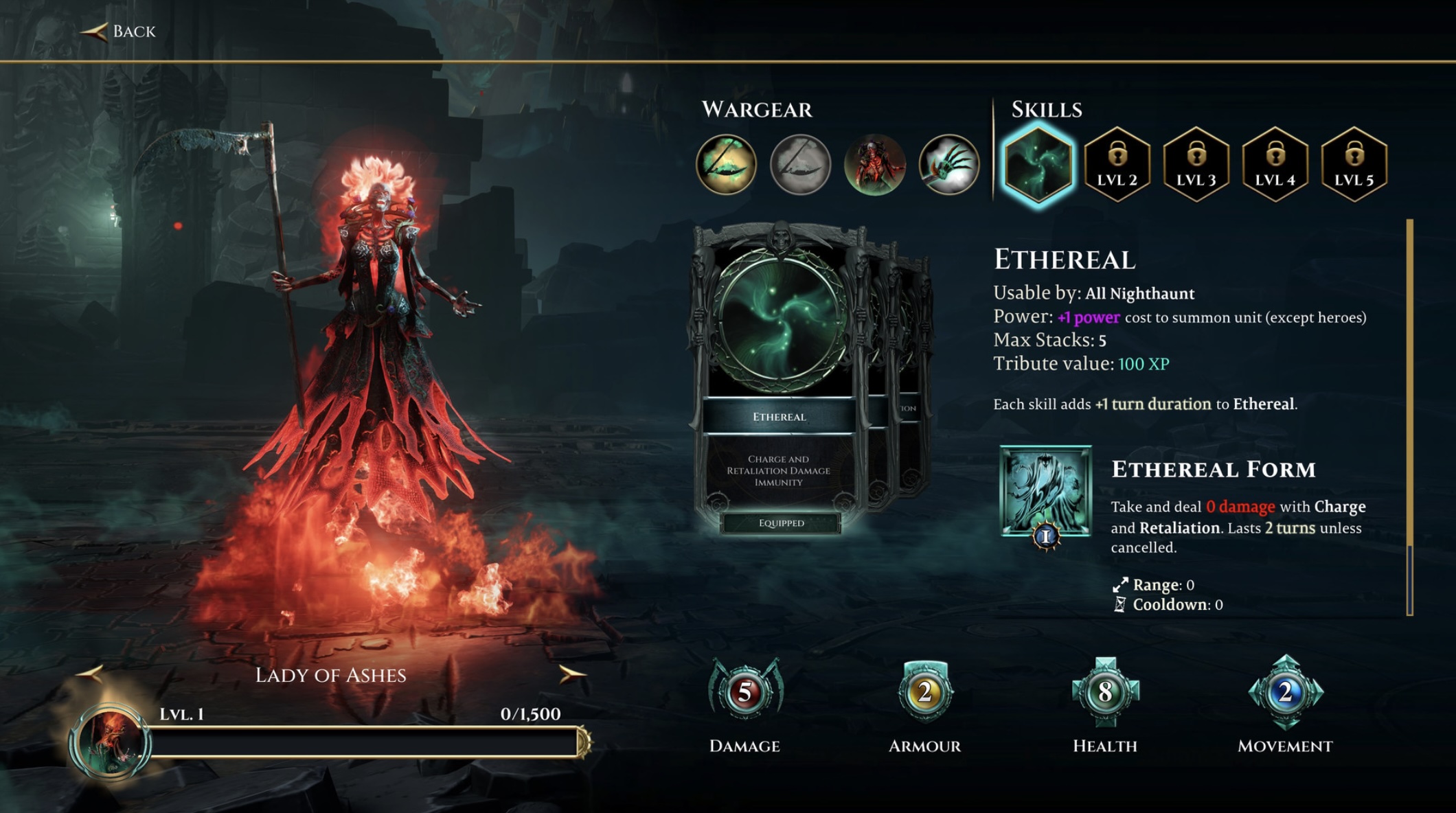The height and width of the screenshot is (813, 1456).
Task: Click the locked LVL 4 skill slot
Action: (1275, 165)
